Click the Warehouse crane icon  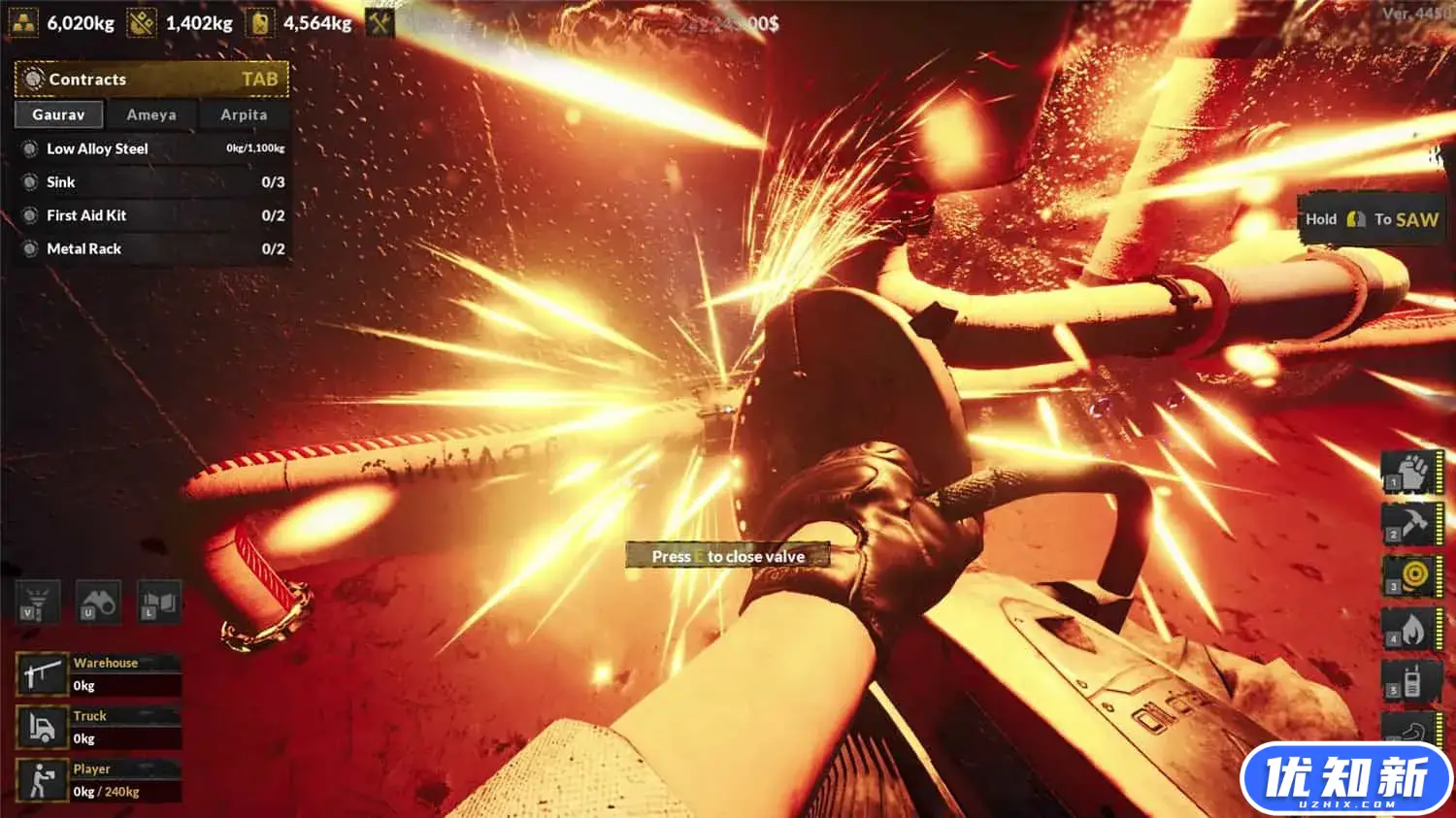pyautogui.click(x=42, y=674)
